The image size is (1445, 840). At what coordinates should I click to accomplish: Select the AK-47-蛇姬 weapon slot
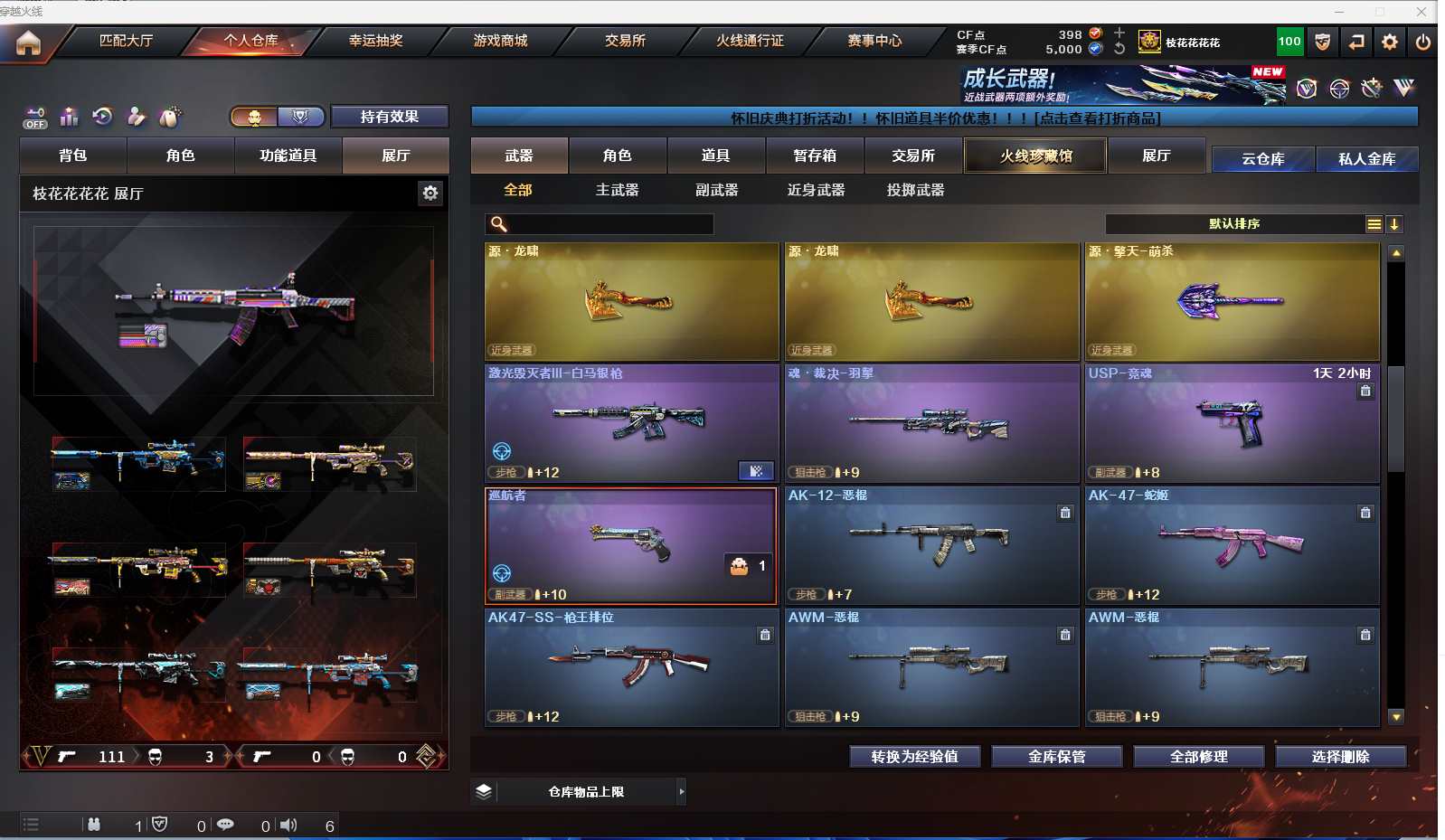point(1232,545)
